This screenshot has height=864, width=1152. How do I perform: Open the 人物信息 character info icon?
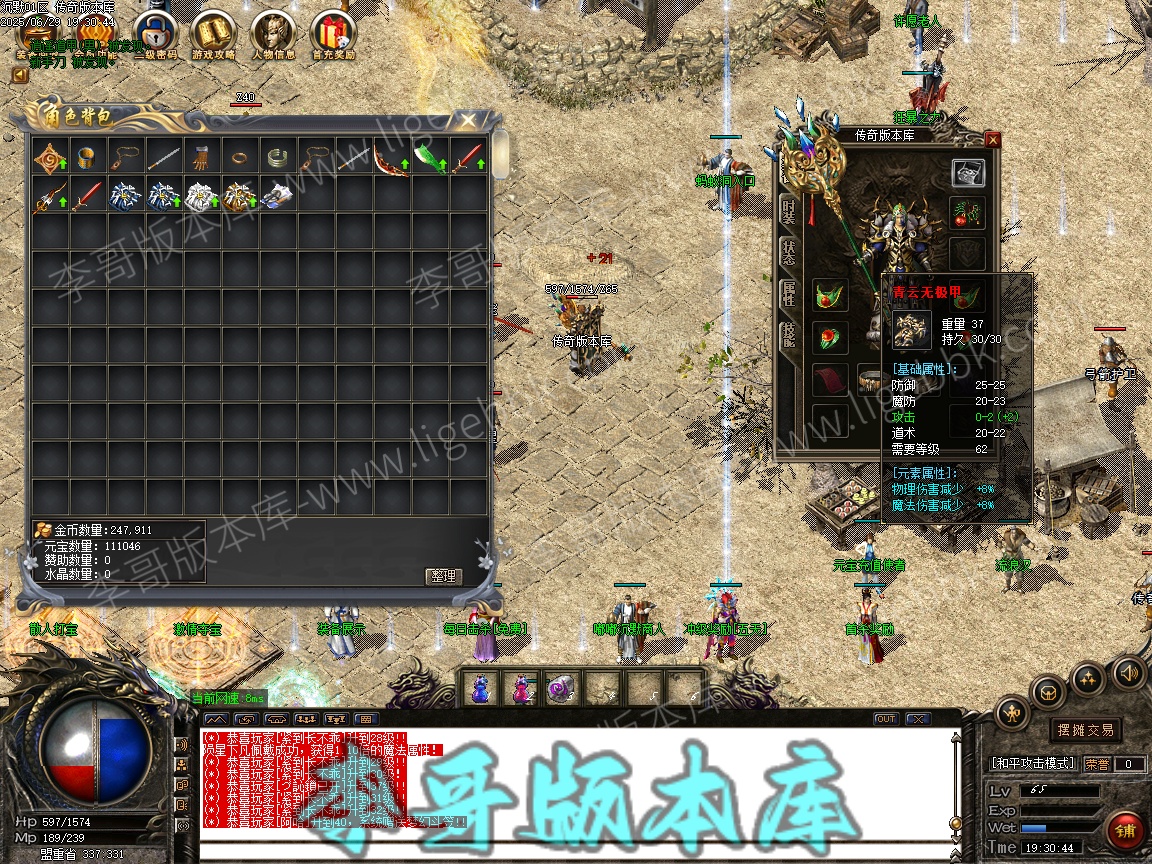[x=272, y=35]
